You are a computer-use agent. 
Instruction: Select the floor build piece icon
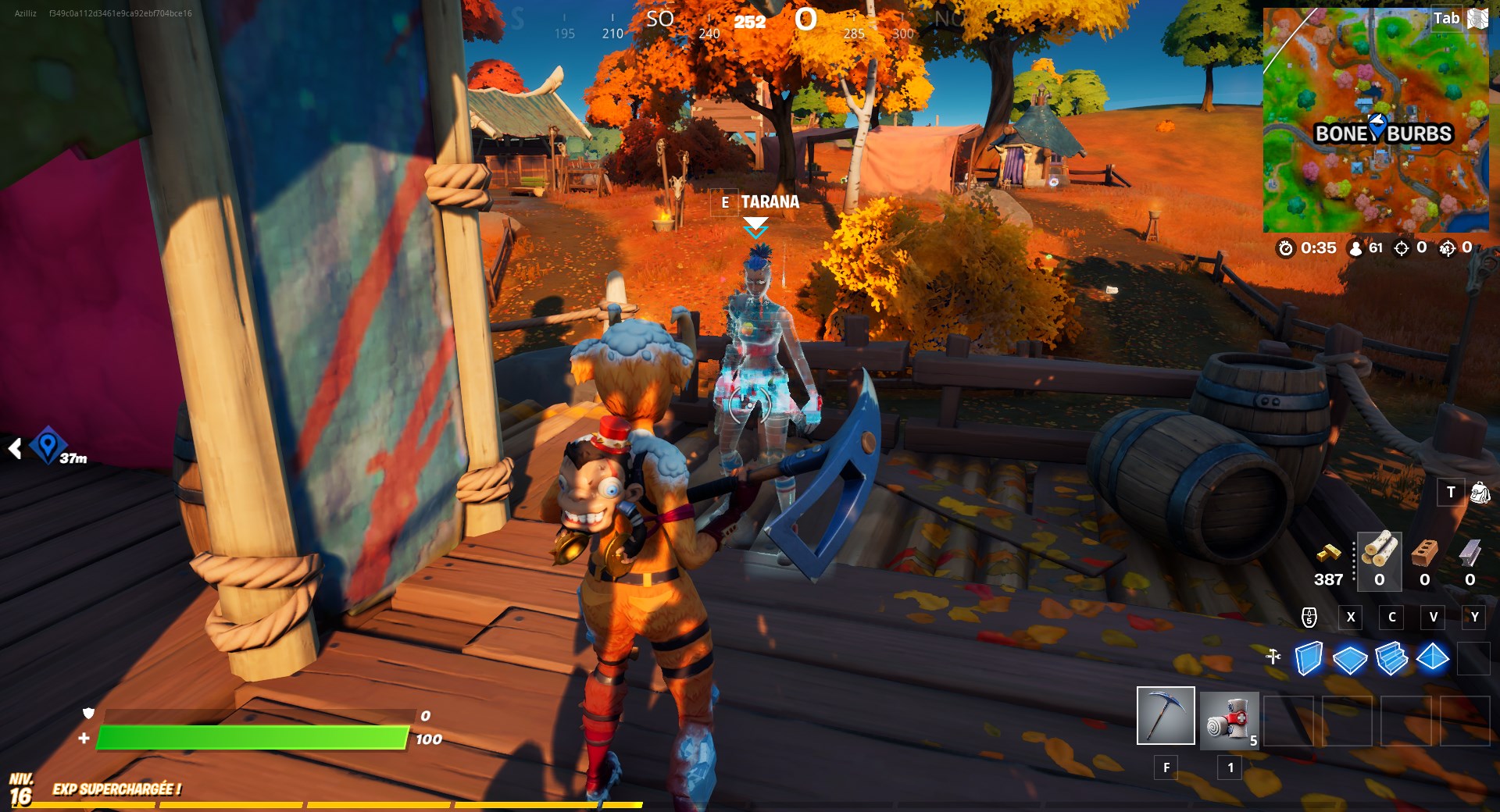click(1352, 660)
